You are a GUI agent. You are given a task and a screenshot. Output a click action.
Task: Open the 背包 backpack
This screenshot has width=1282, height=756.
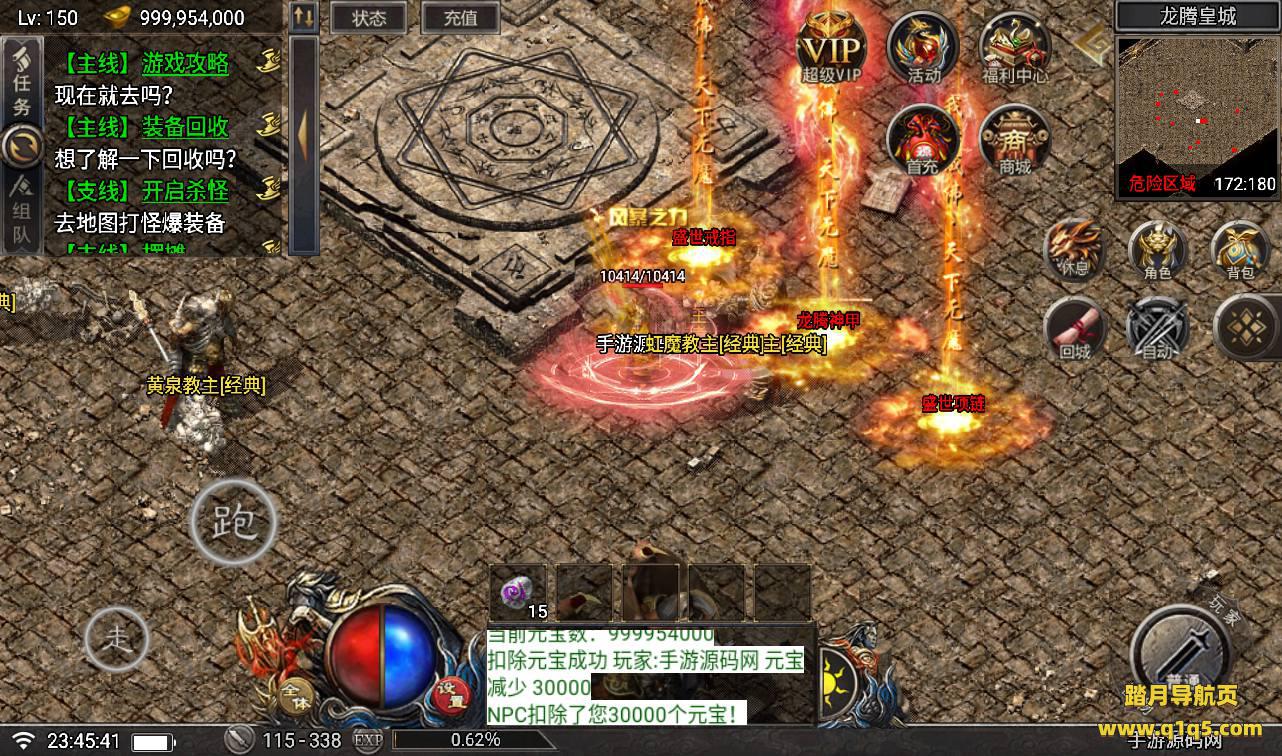click(x=1240, y=247)
